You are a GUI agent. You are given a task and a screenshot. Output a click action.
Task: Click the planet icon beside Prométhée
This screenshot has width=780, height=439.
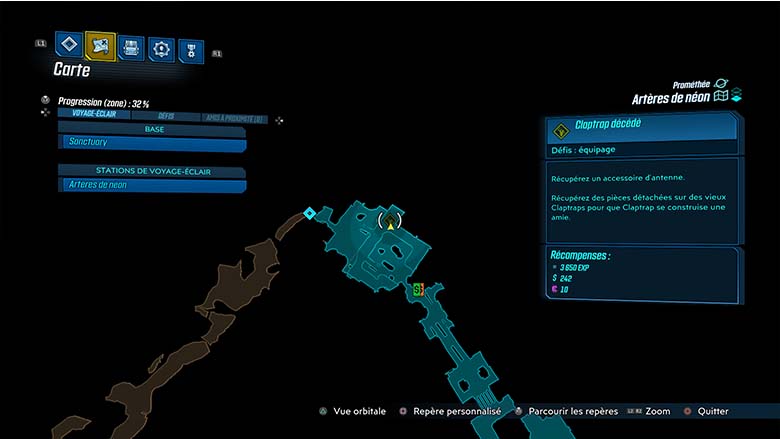pos(722,84)
